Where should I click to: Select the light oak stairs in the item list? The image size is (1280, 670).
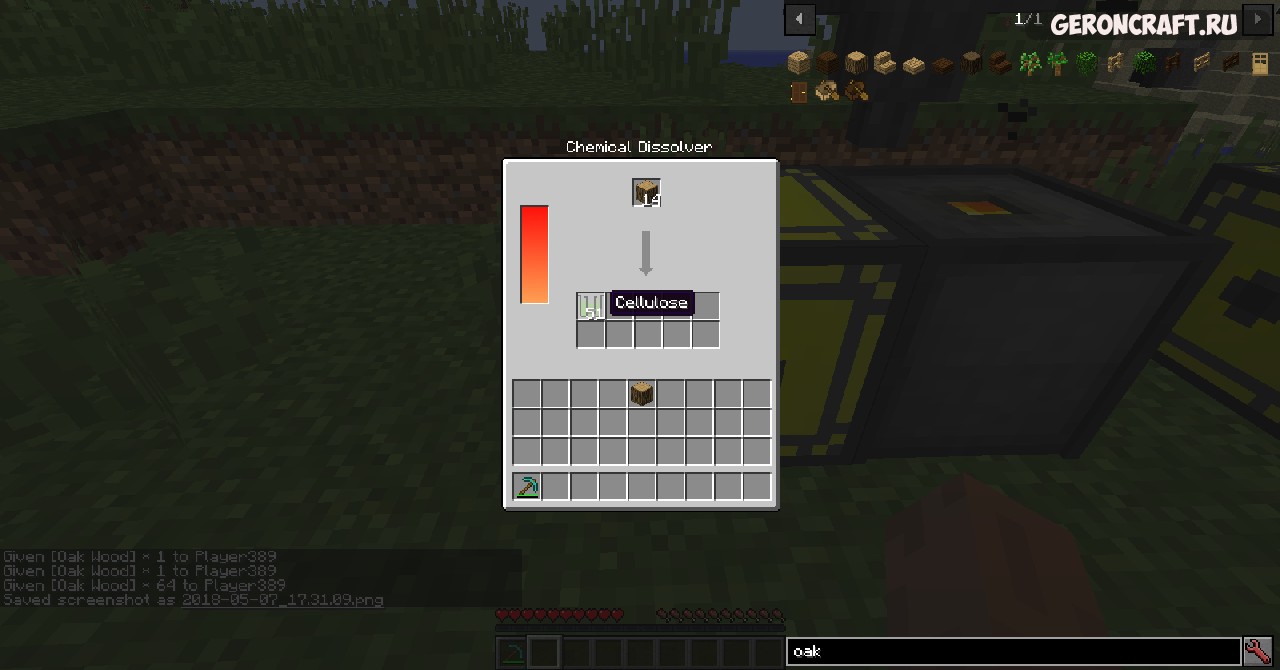[884, 64]
